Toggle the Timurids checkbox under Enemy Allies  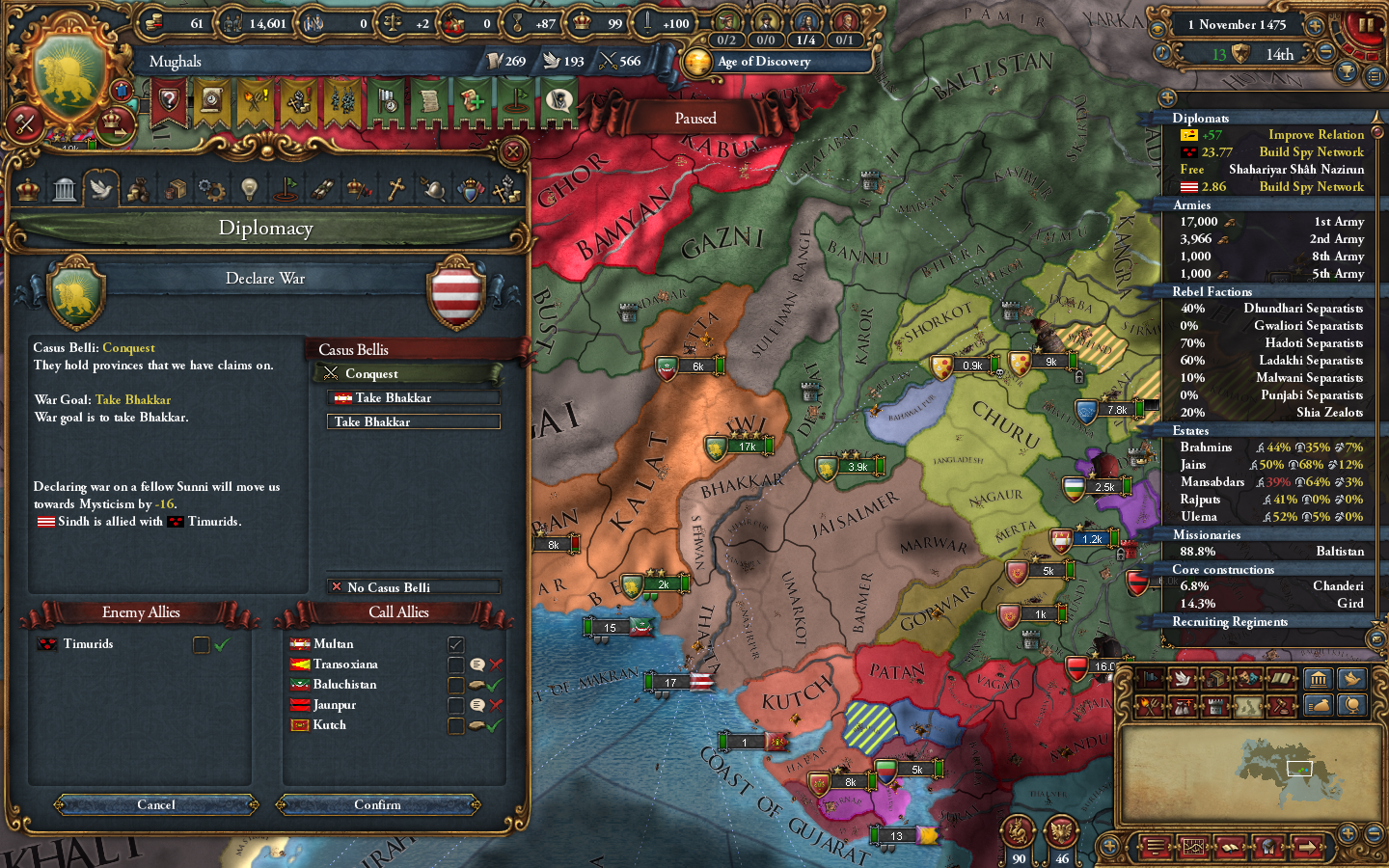(x=200, y=644)
